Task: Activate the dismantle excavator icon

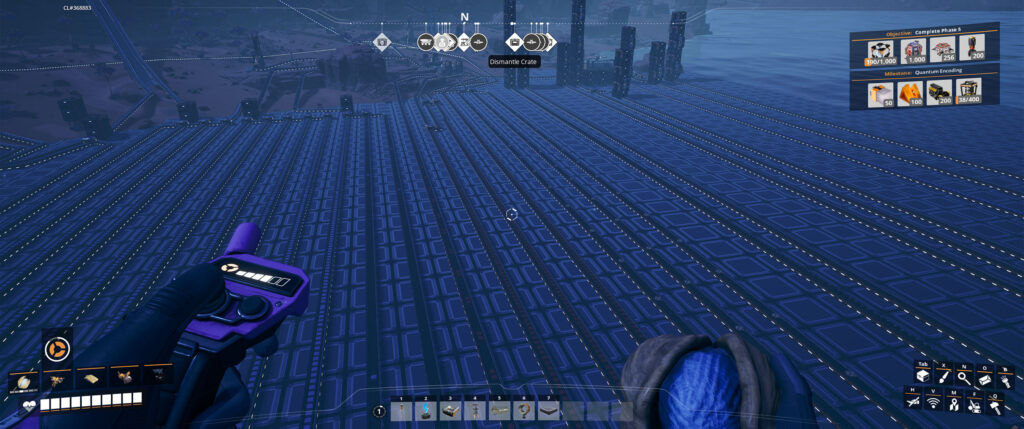Action: coord(974,402)
